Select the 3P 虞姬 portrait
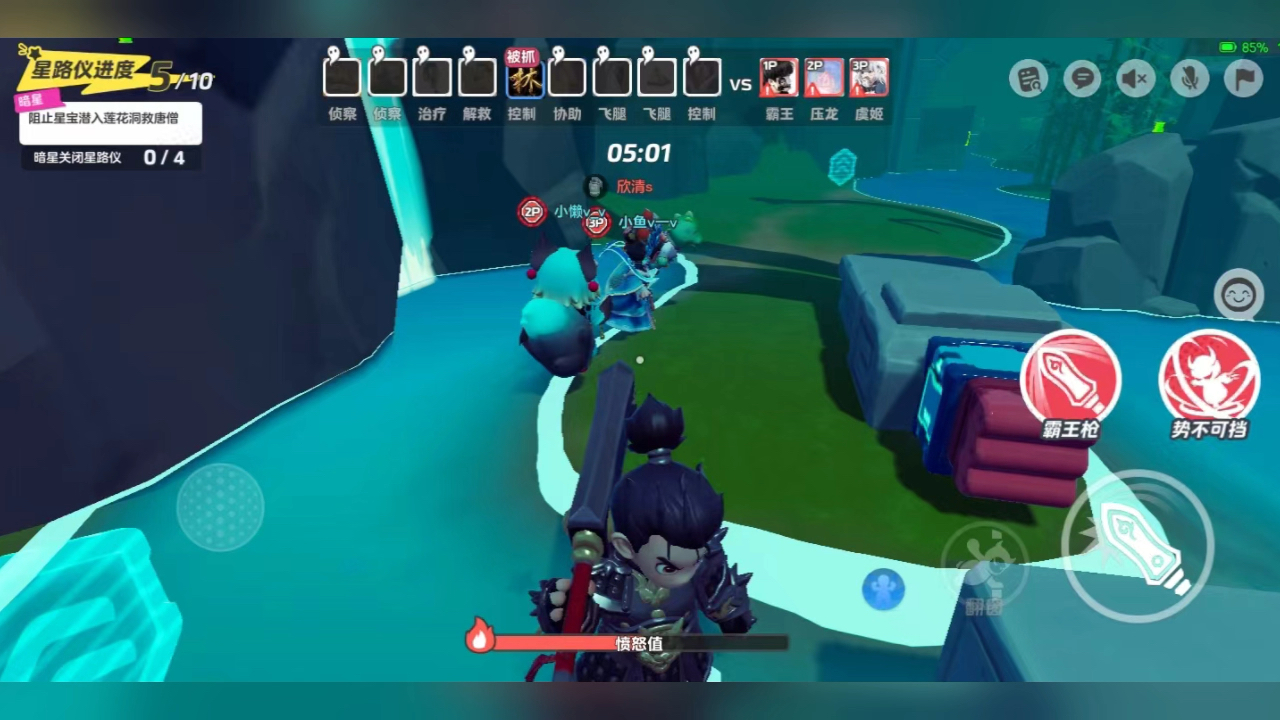Screen dimensions: 1280x720 pos(869,77)
